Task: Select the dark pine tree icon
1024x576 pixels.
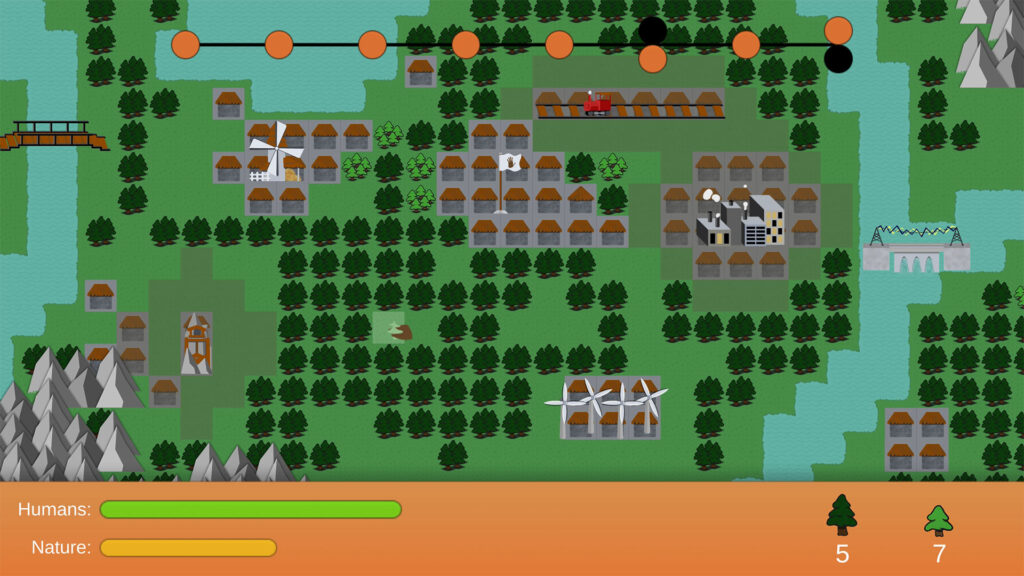Action: tap(841, 516)
